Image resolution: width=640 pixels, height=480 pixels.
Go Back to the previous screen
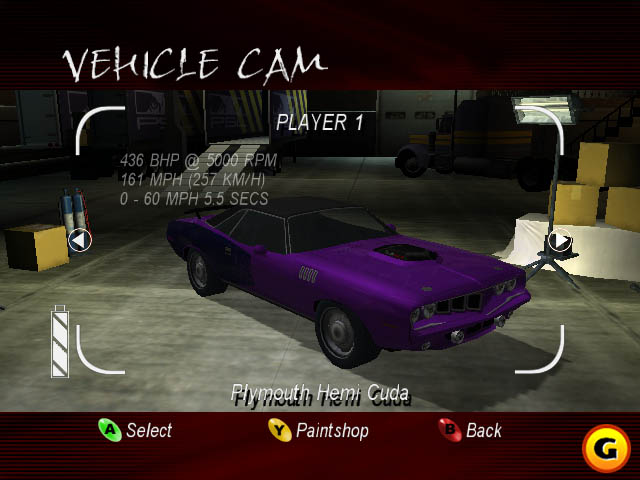tap(471, 431)
